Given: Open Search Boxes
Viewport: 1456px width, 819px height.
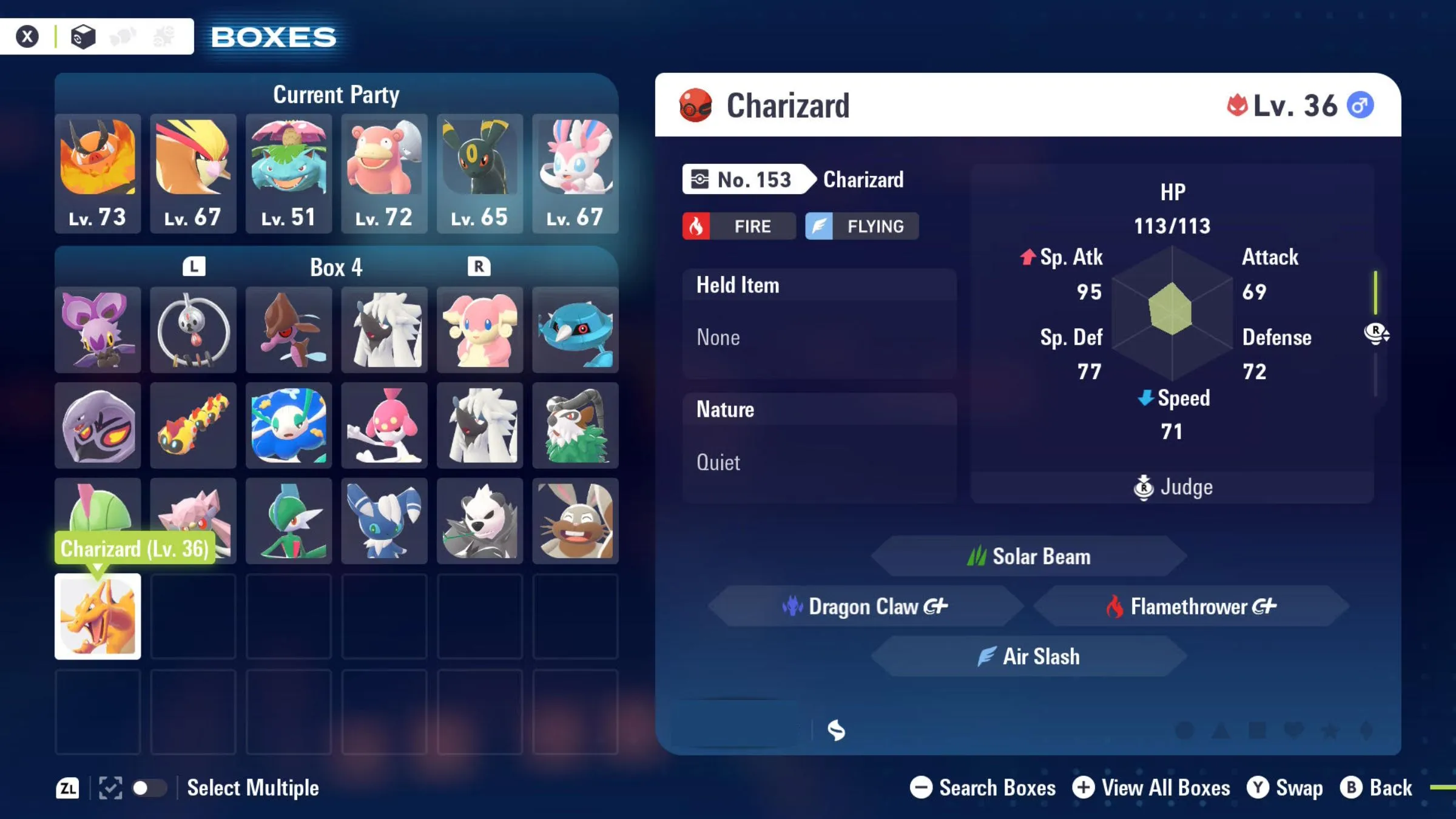Looking at the screenshot, I should [983, 788].
